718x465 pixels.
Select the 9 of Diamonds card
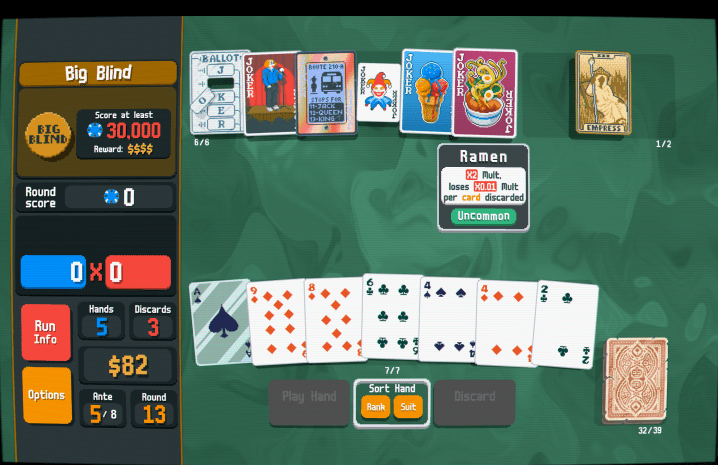(274, 322)
